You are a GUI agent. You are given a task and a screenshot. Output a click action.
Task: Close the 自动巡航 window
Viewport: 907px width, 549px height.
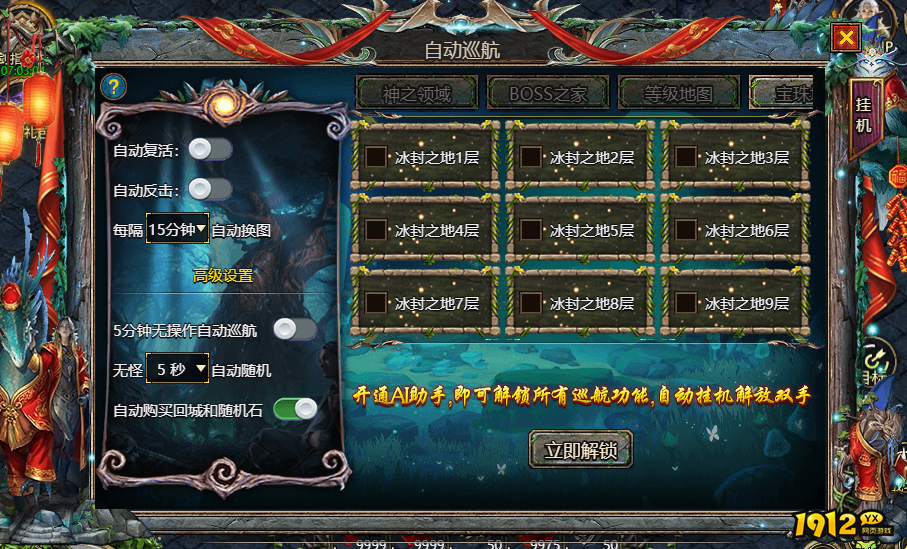click(846, 38)
